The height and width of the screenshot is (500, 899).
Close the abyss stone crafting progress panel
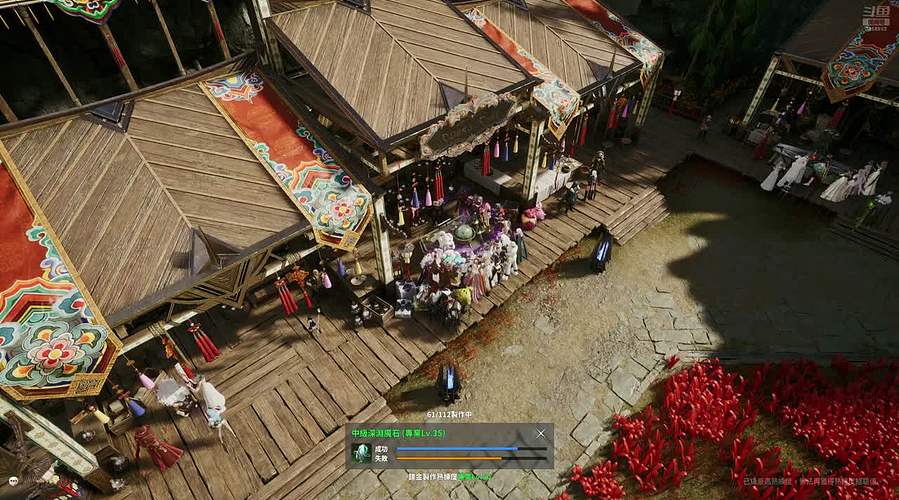point(541,433)
